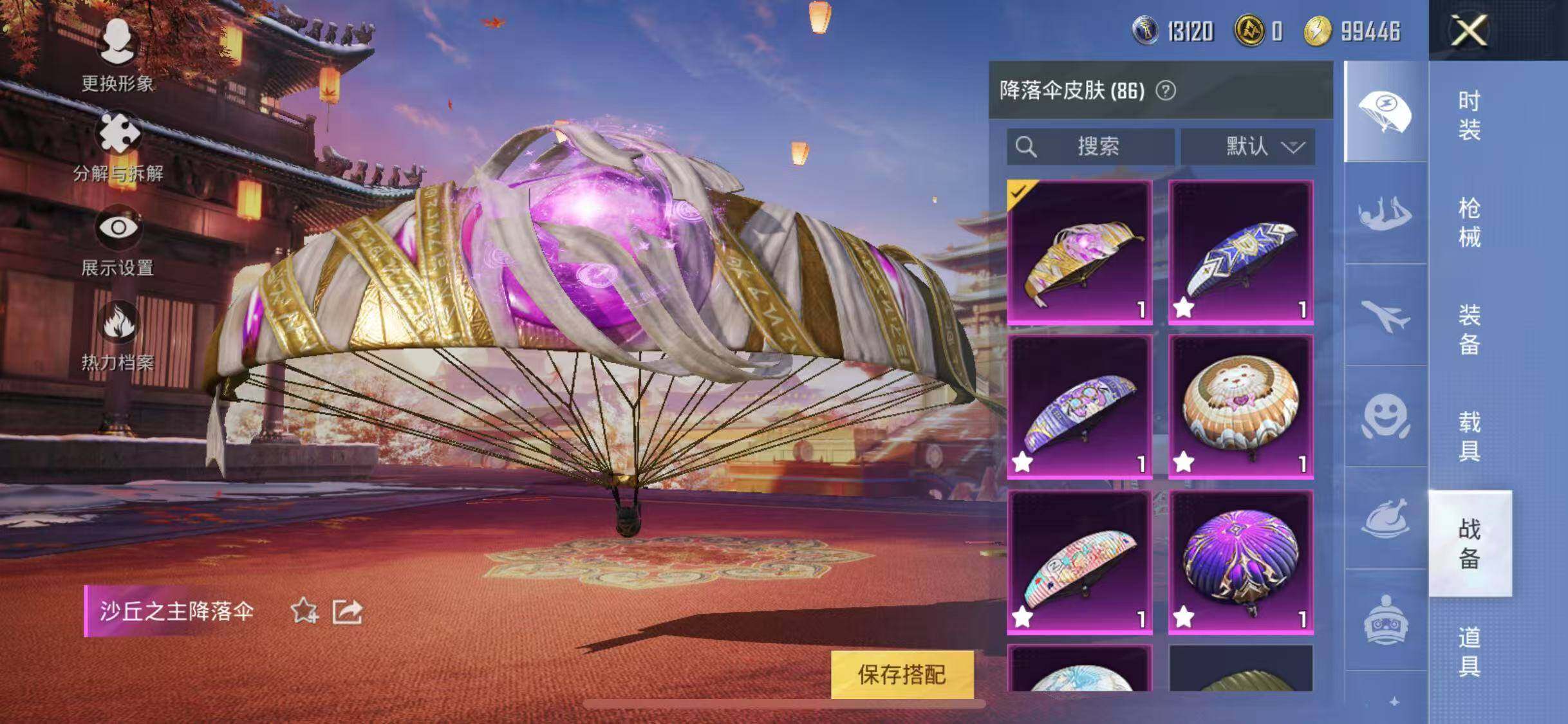
Task: Select the blue and white zigzag parachute
Action: point(1240,252)
